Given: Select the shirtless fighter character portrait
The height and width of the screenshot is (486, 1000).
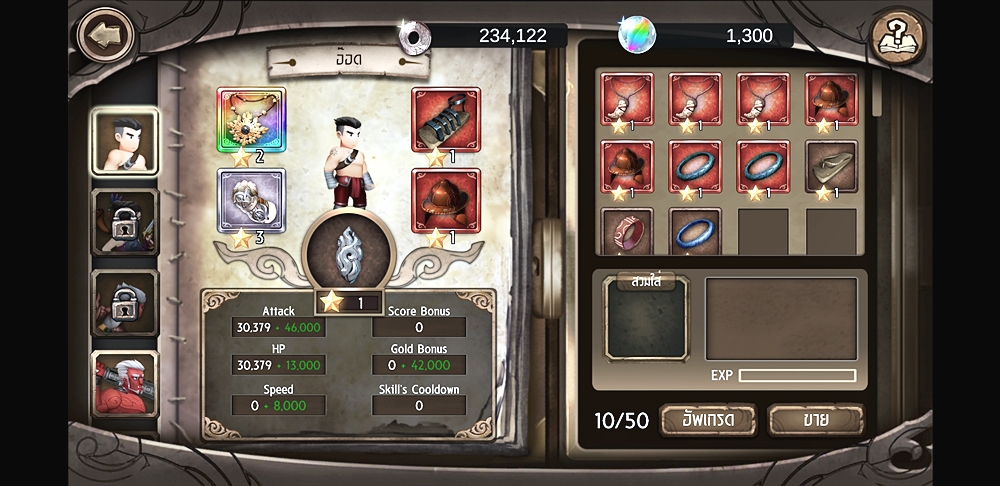Looking at the screenshot, I should [125, 141].
